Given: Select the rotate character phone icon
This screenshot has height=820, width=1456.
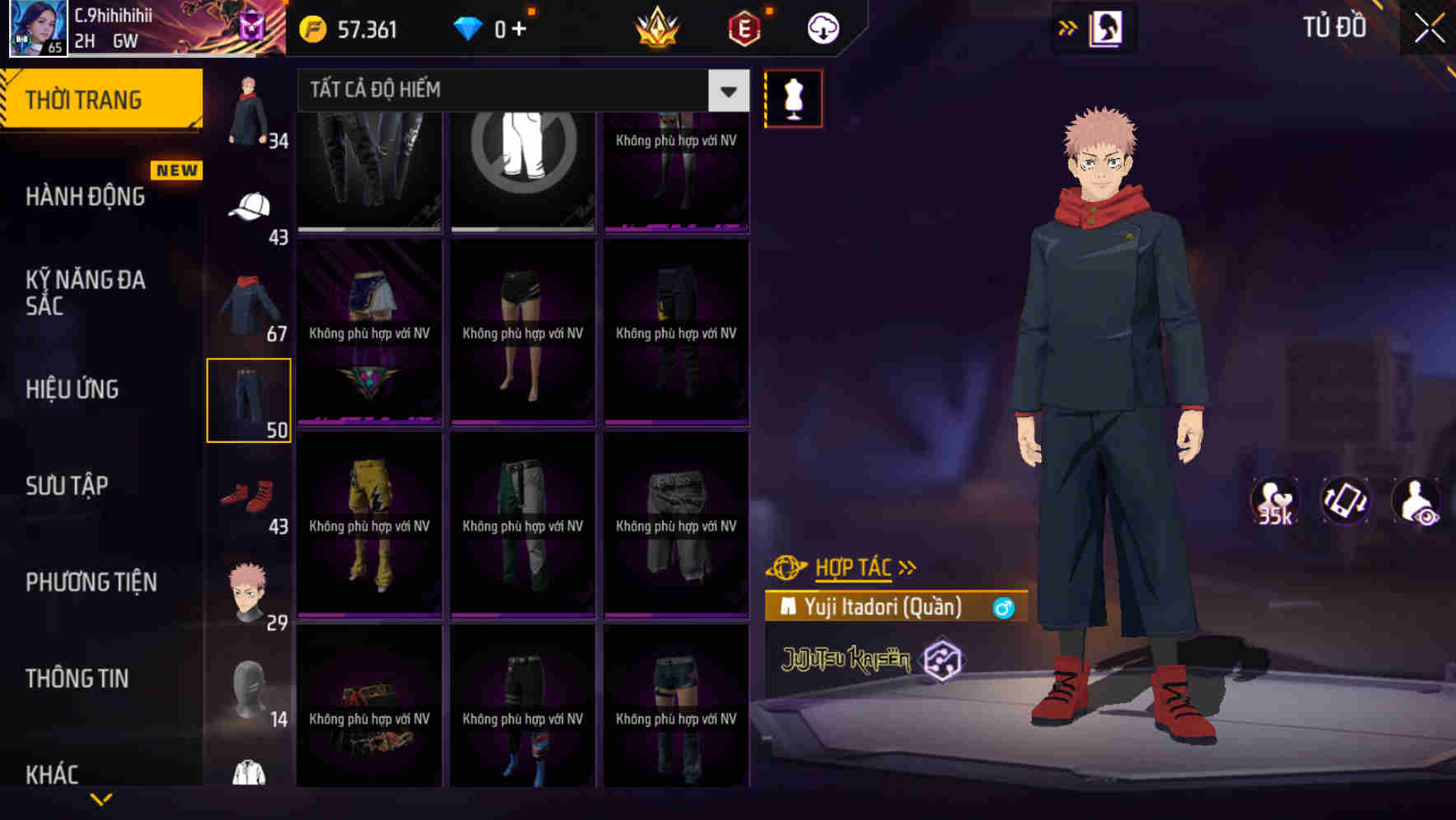Looking at the screenshot, I should click(x=1344, y=502).
